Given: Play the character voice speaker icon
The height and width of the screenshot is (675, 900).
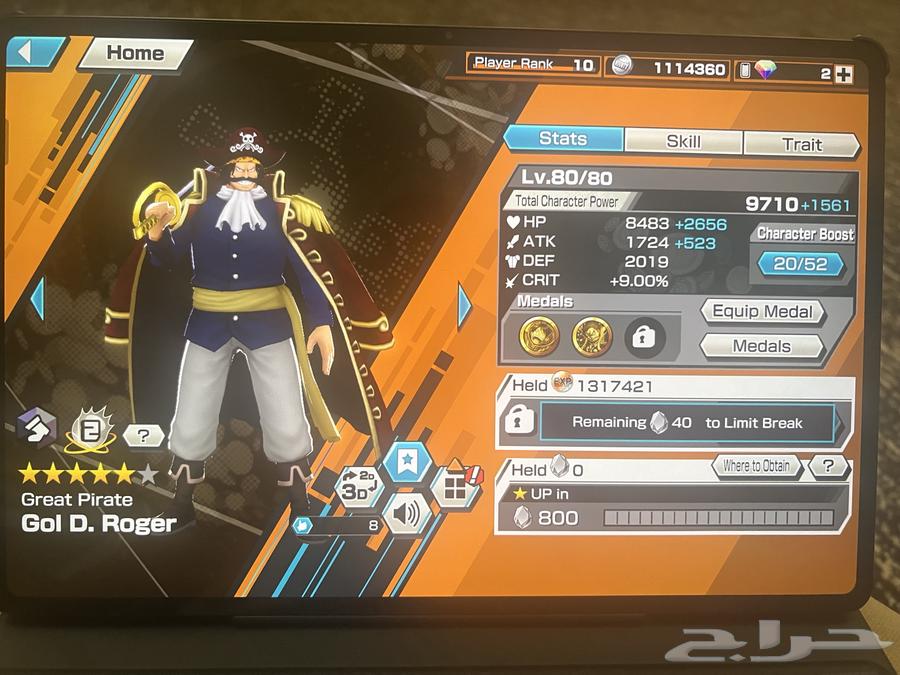Looking at the screenshot, I should click(408, 515).
